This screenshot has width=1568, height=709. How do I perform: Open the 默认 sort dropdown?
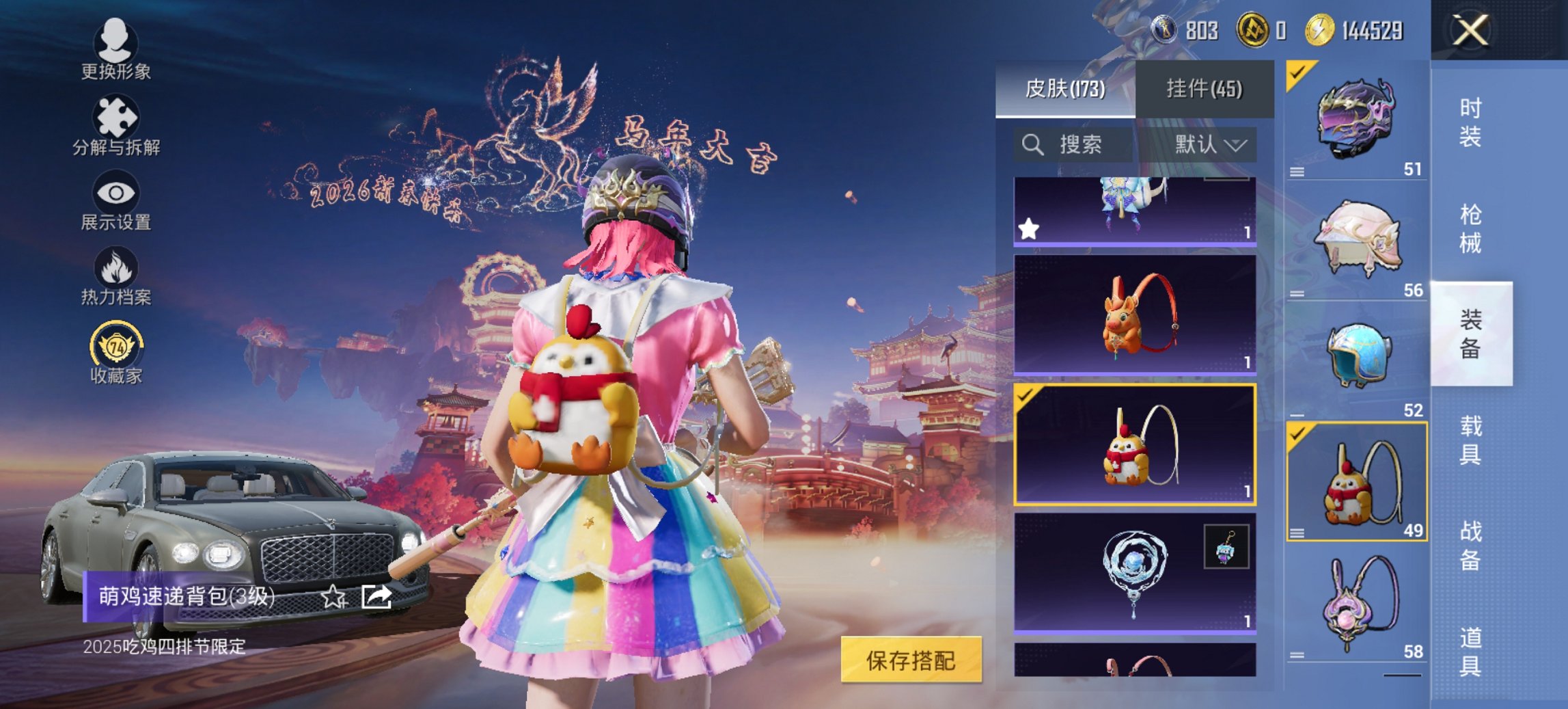[1209, 146]
